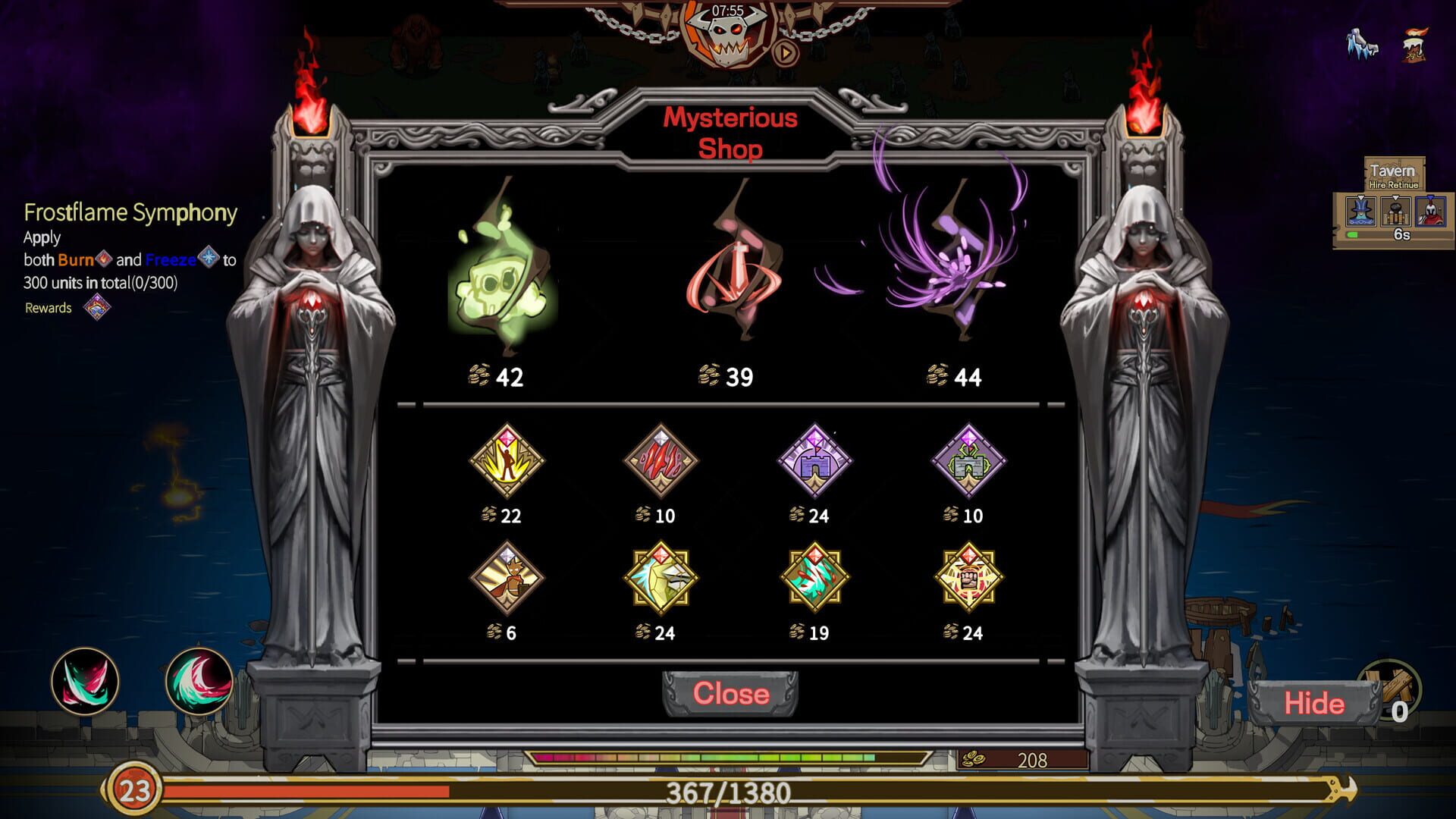Click the yellow explosion talent costing 22

click(x=508, y=463)
